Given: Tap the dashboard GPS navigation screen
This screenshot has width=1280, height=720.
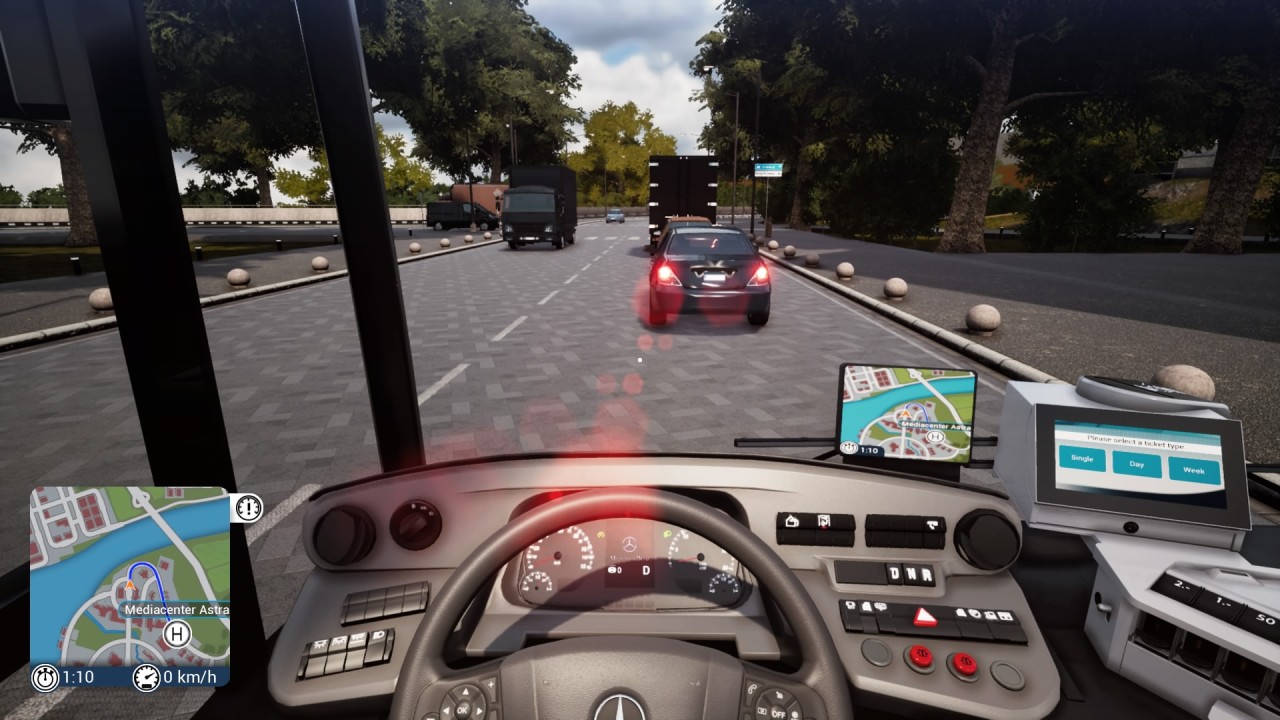Looking at the screenshot, I should coord(908,414).
